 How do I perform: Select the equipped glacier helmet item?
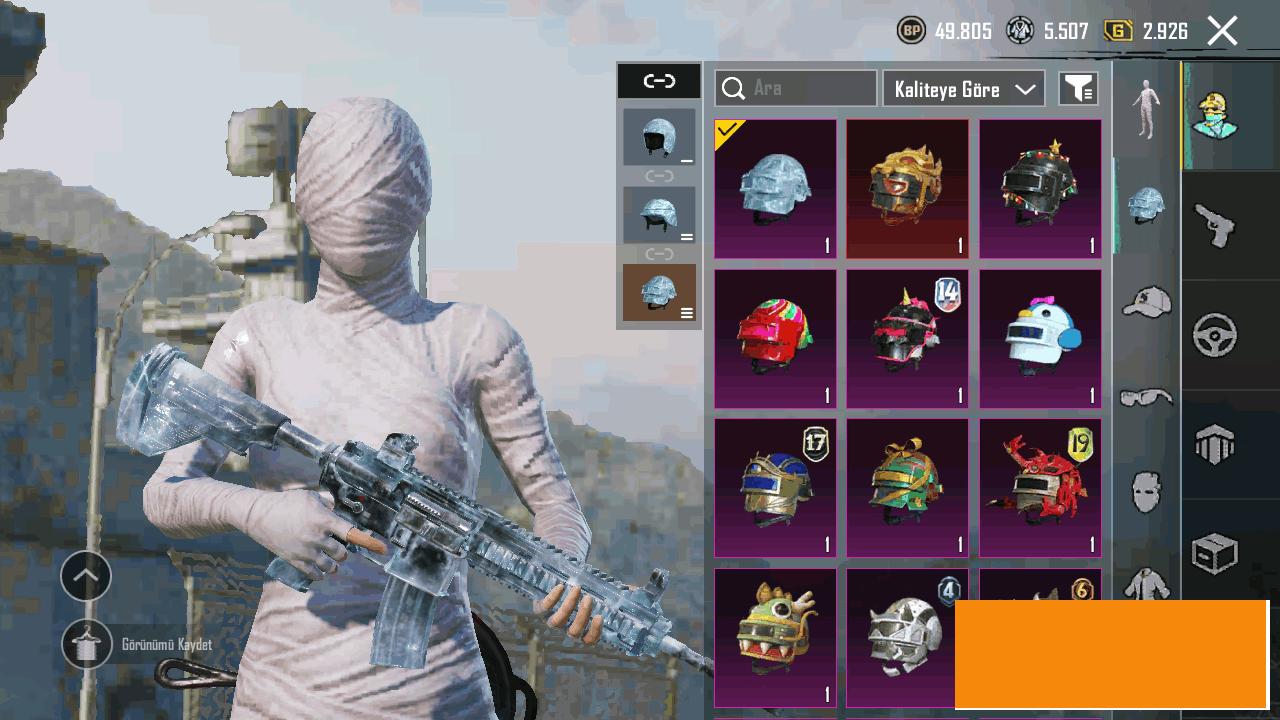(x=775, y=189)
